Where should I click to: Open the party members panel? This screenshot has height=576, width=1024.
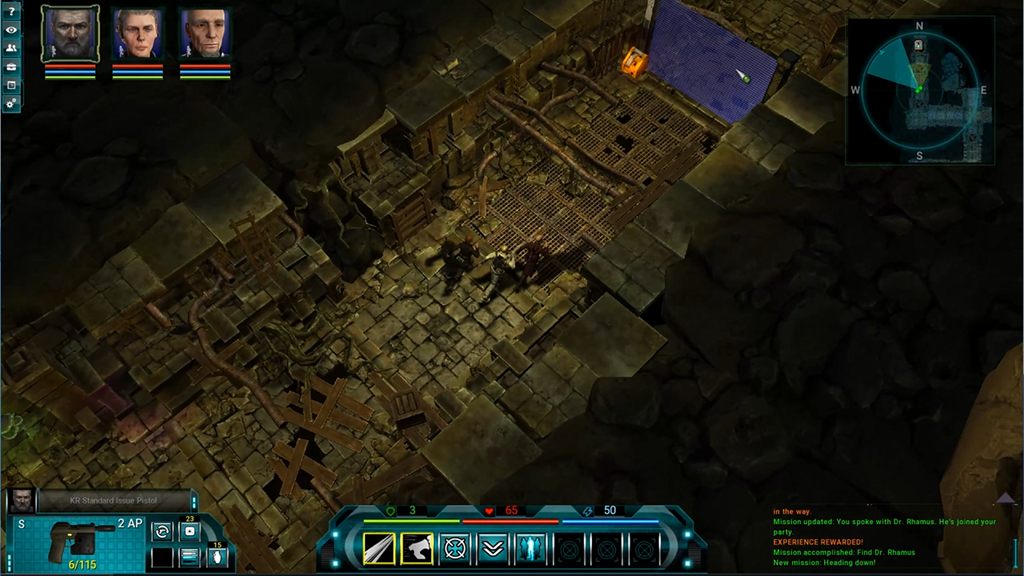click(11, 48)
